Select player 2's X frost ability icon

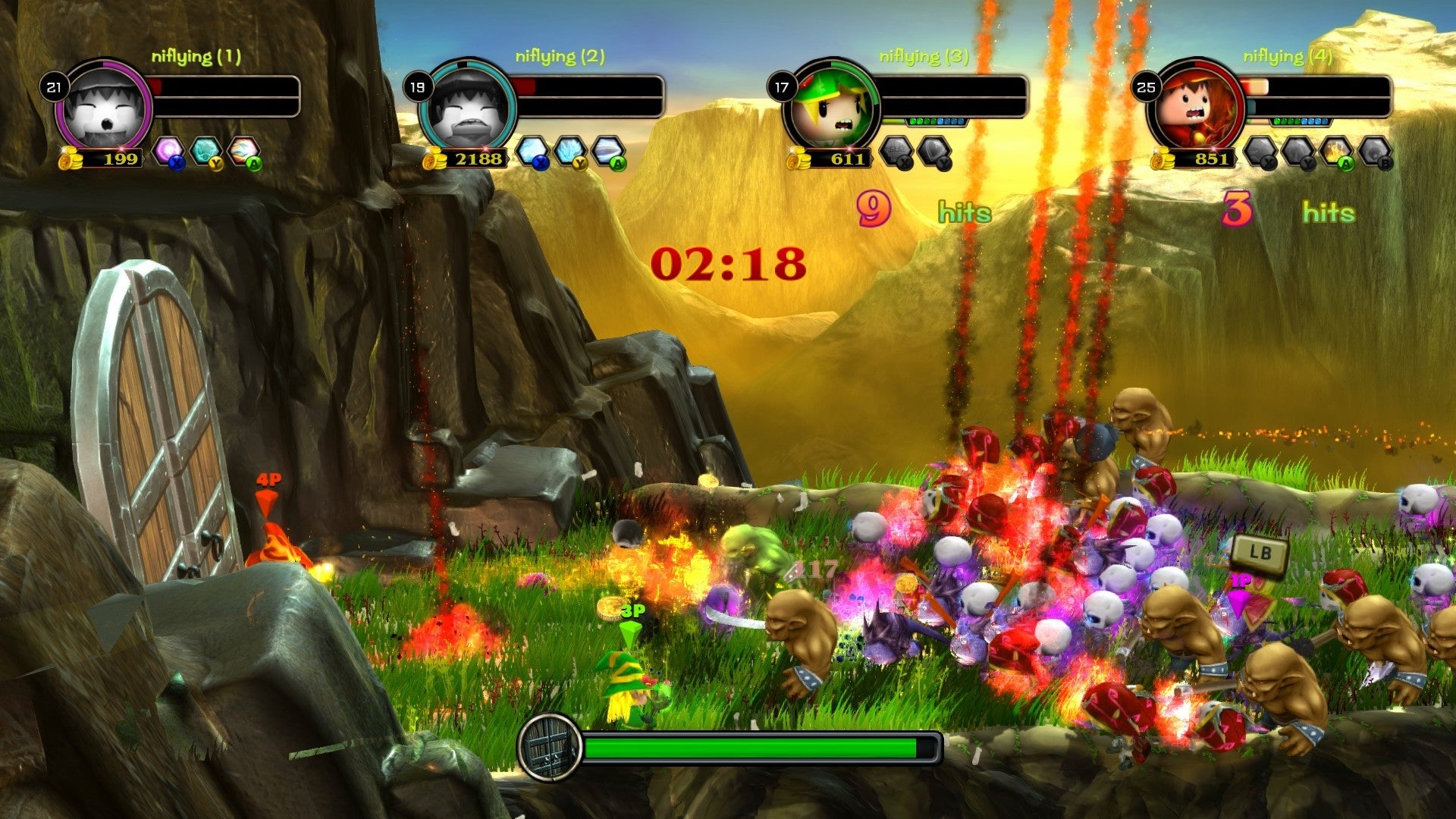click(532, 149)
